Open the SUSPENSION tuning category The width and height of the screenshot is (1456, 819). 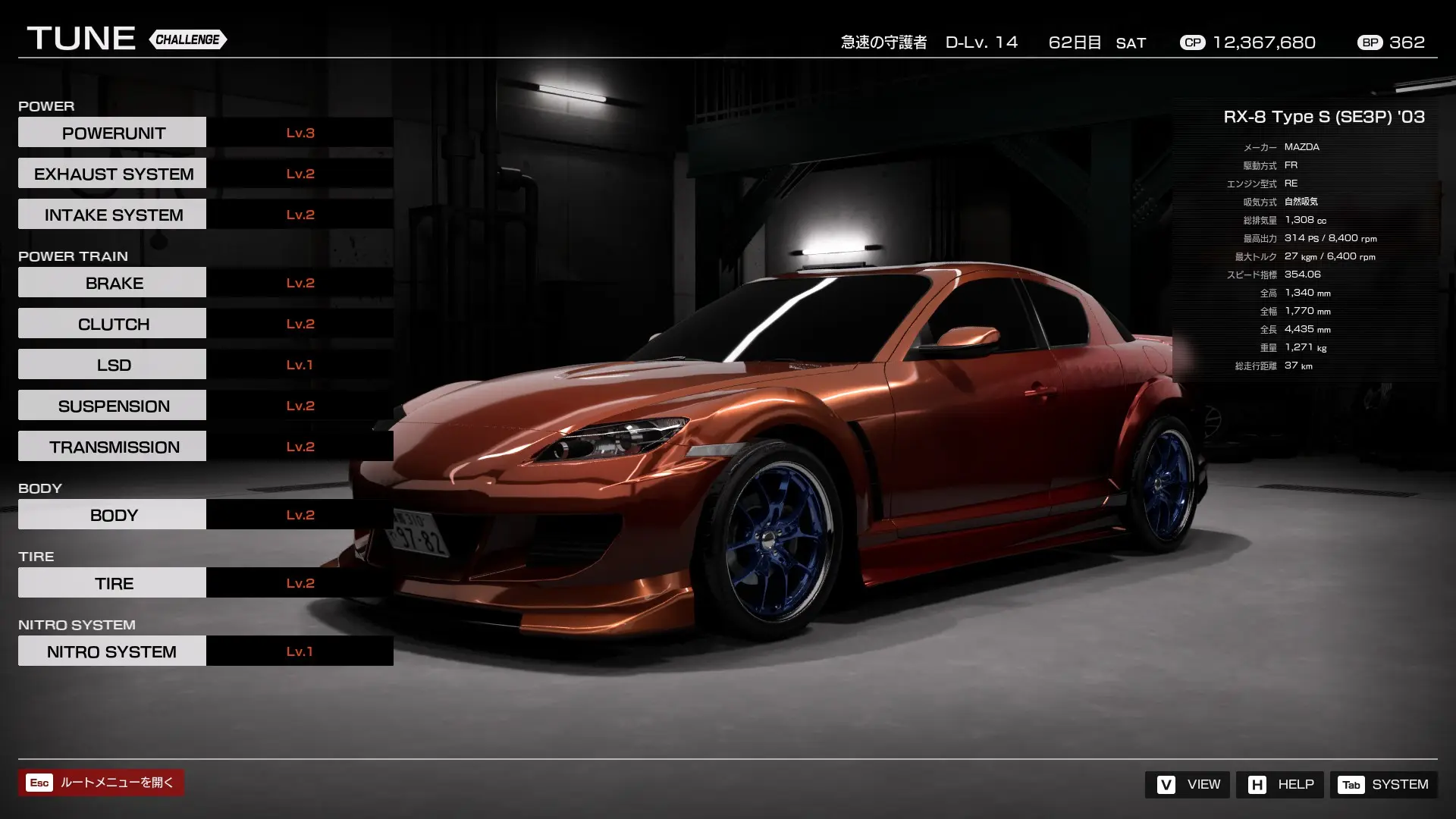(111, 405)
